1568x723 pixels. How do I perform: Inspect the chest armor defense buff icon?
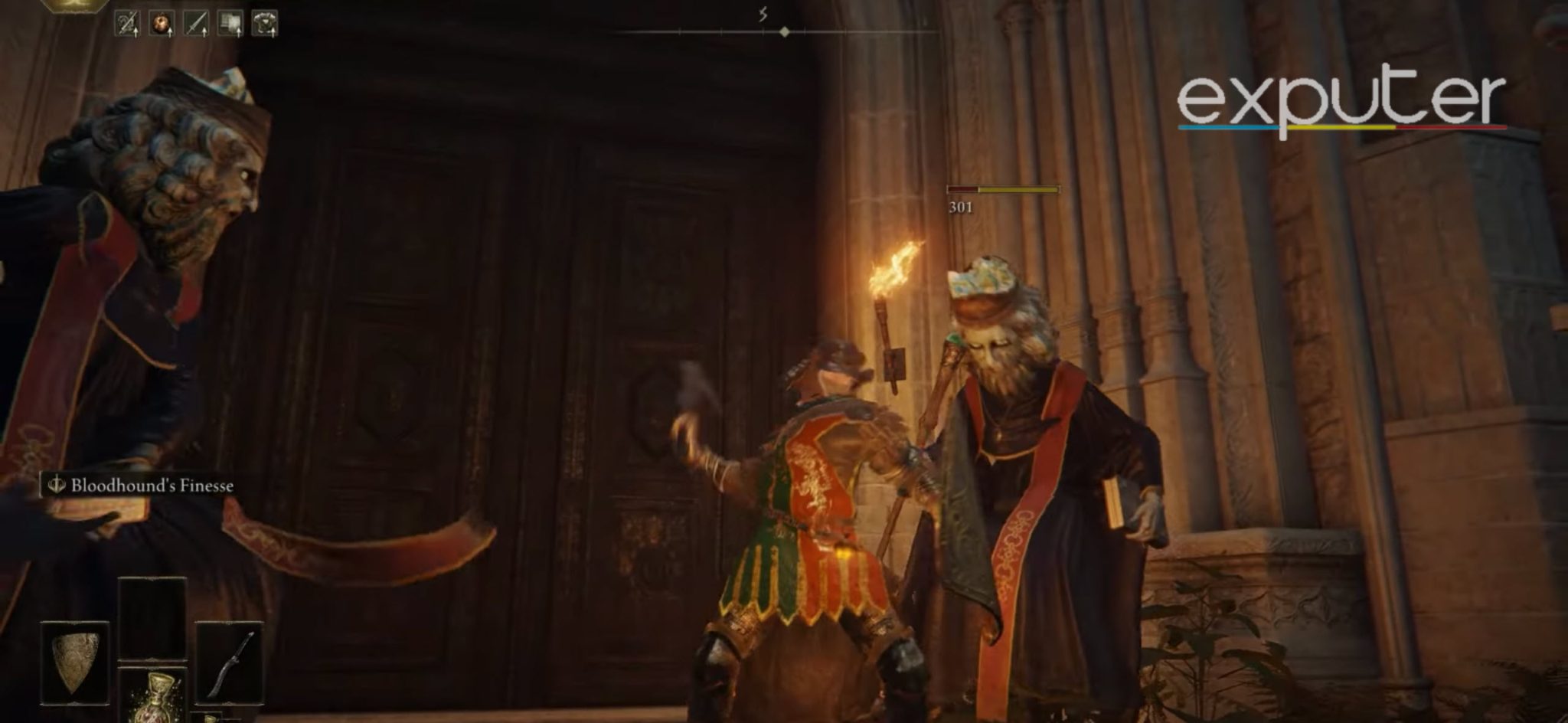265,24
